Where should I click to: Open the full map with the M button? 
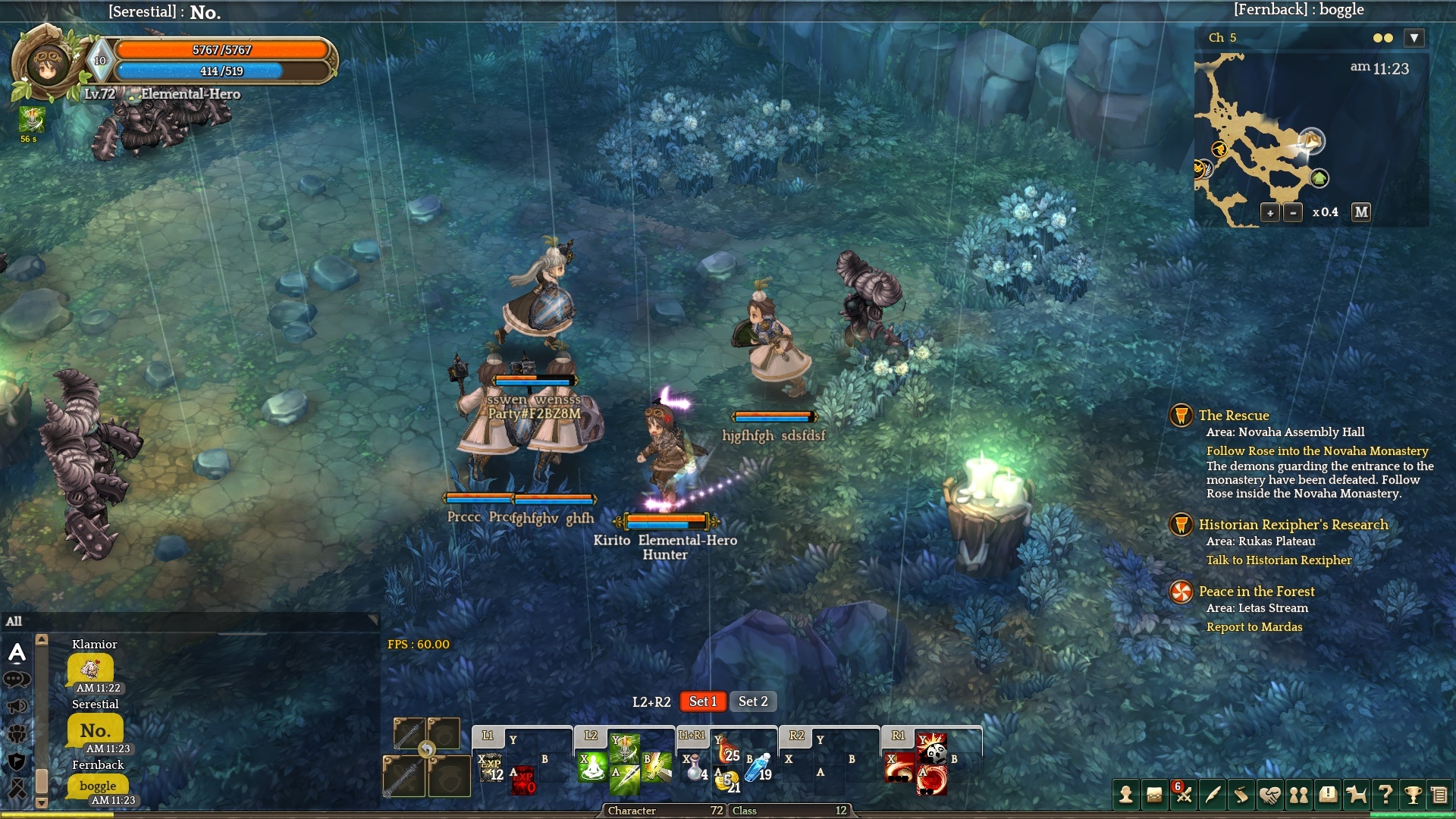1361,212
